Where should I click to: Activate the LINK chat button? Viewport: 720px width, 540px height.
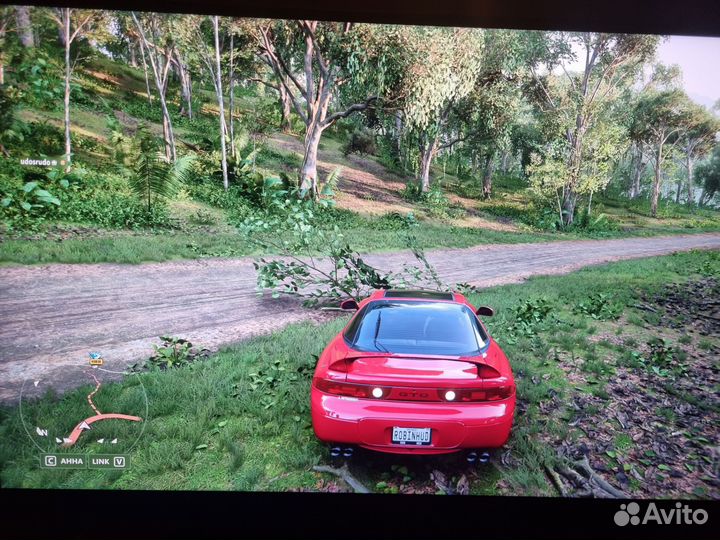108,461
